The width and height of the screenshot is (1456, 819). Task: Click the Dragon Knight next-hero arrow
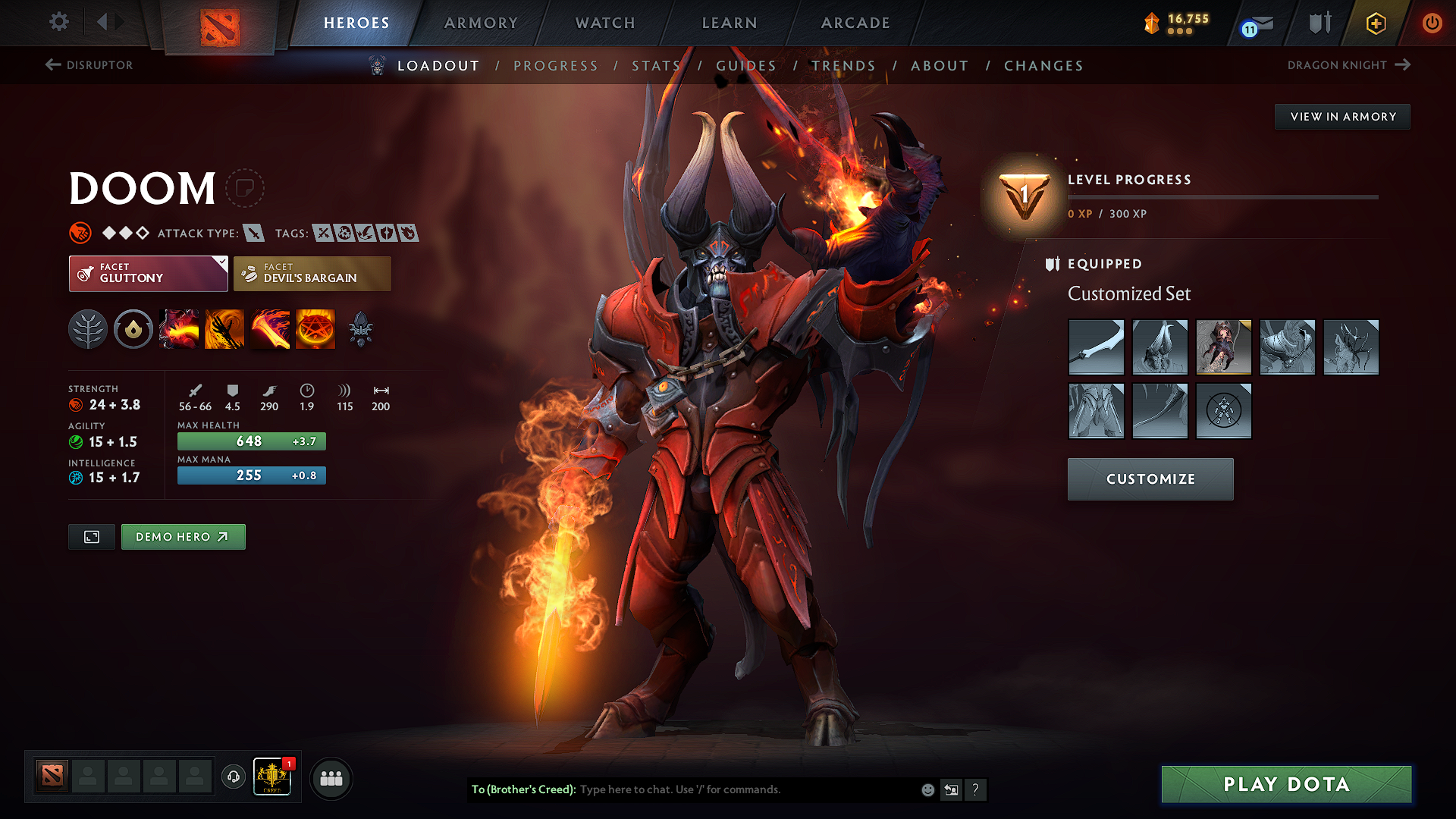(1401, 65)
